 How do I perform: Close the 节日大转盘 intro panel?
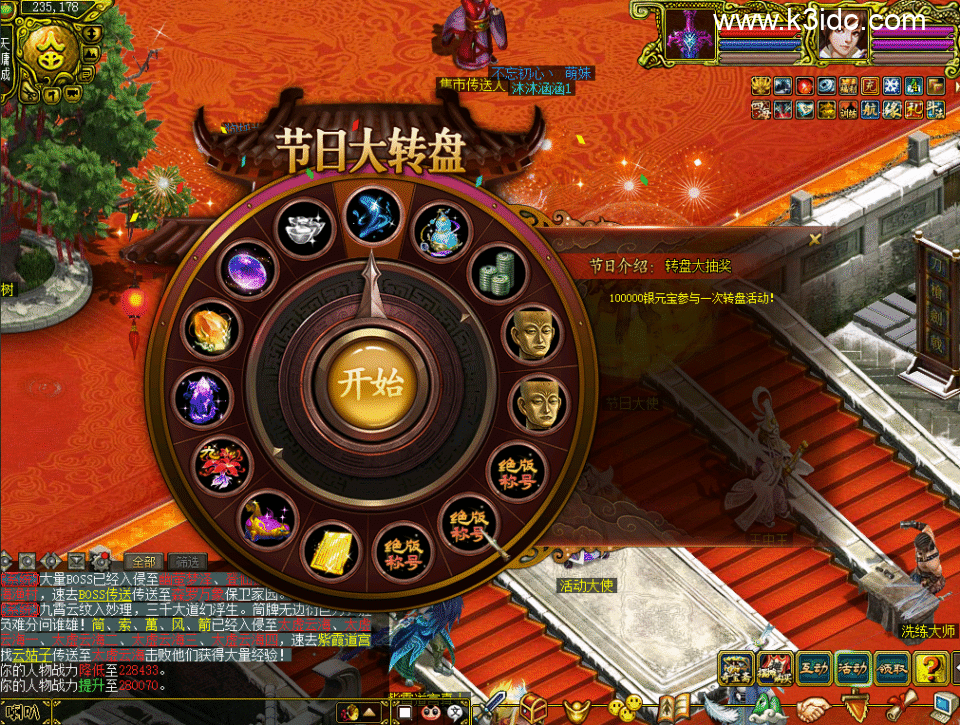click(x=815, y=238)
